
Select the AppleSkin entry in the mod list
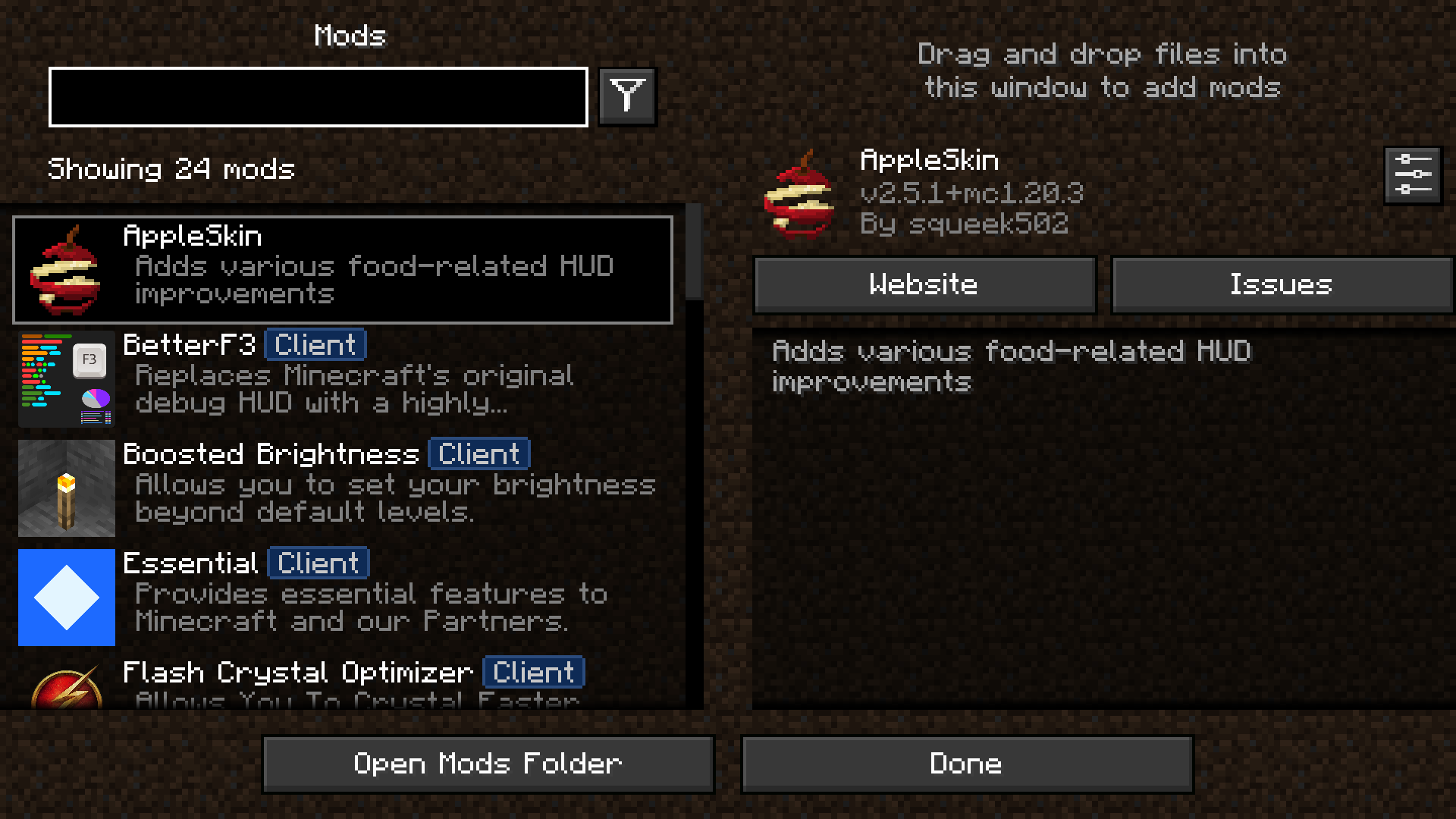coord(341,269)
